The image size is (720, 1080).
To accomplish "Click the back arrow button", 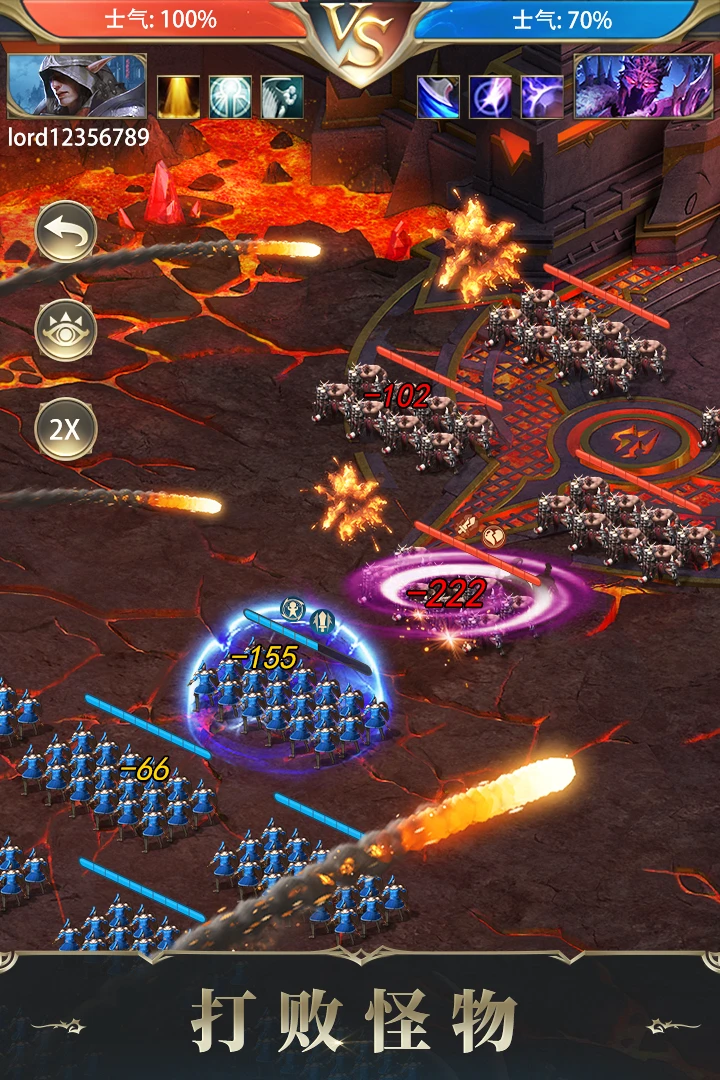I will (66, 233).
